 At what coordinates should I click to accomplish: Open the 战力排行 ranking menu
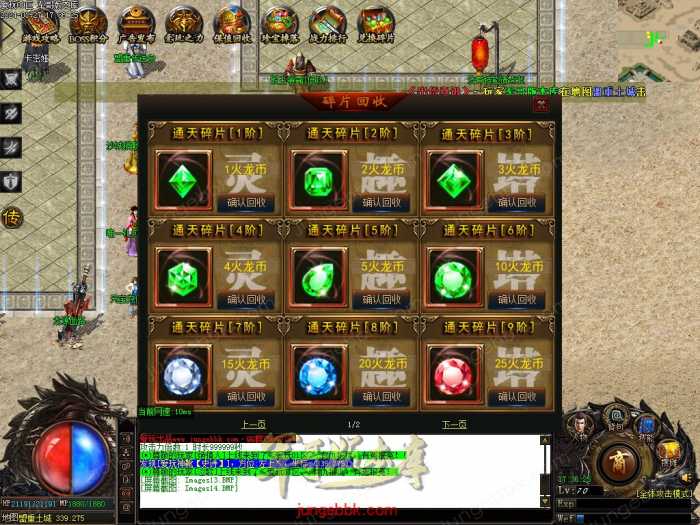point(327,25)
